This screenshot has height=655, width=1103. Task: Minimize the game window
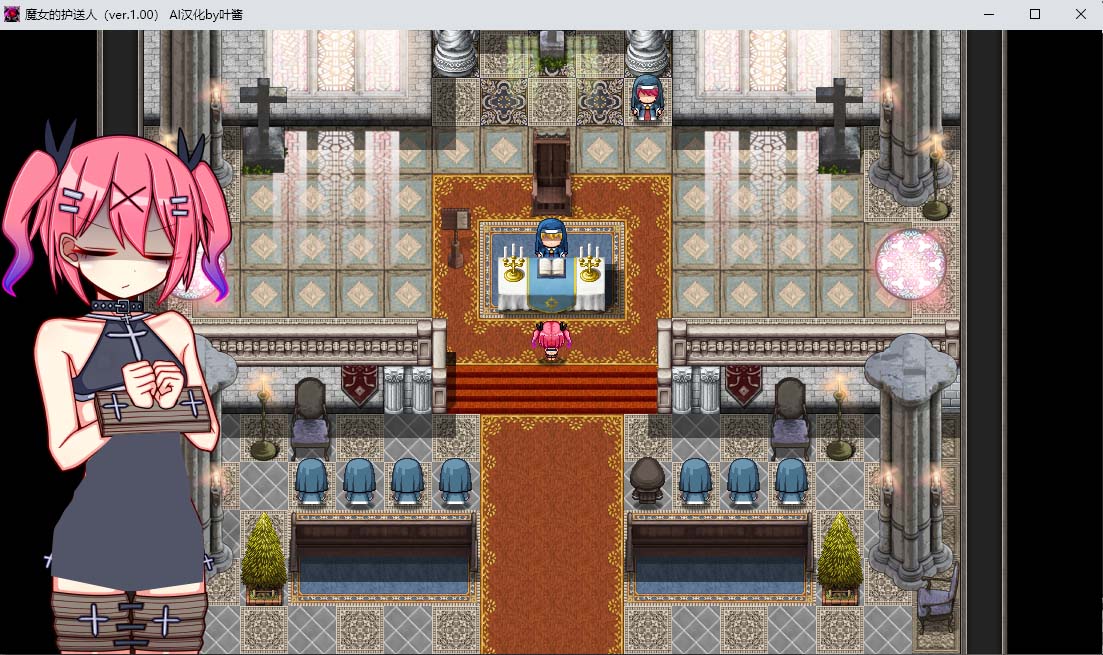click(989, 14)
